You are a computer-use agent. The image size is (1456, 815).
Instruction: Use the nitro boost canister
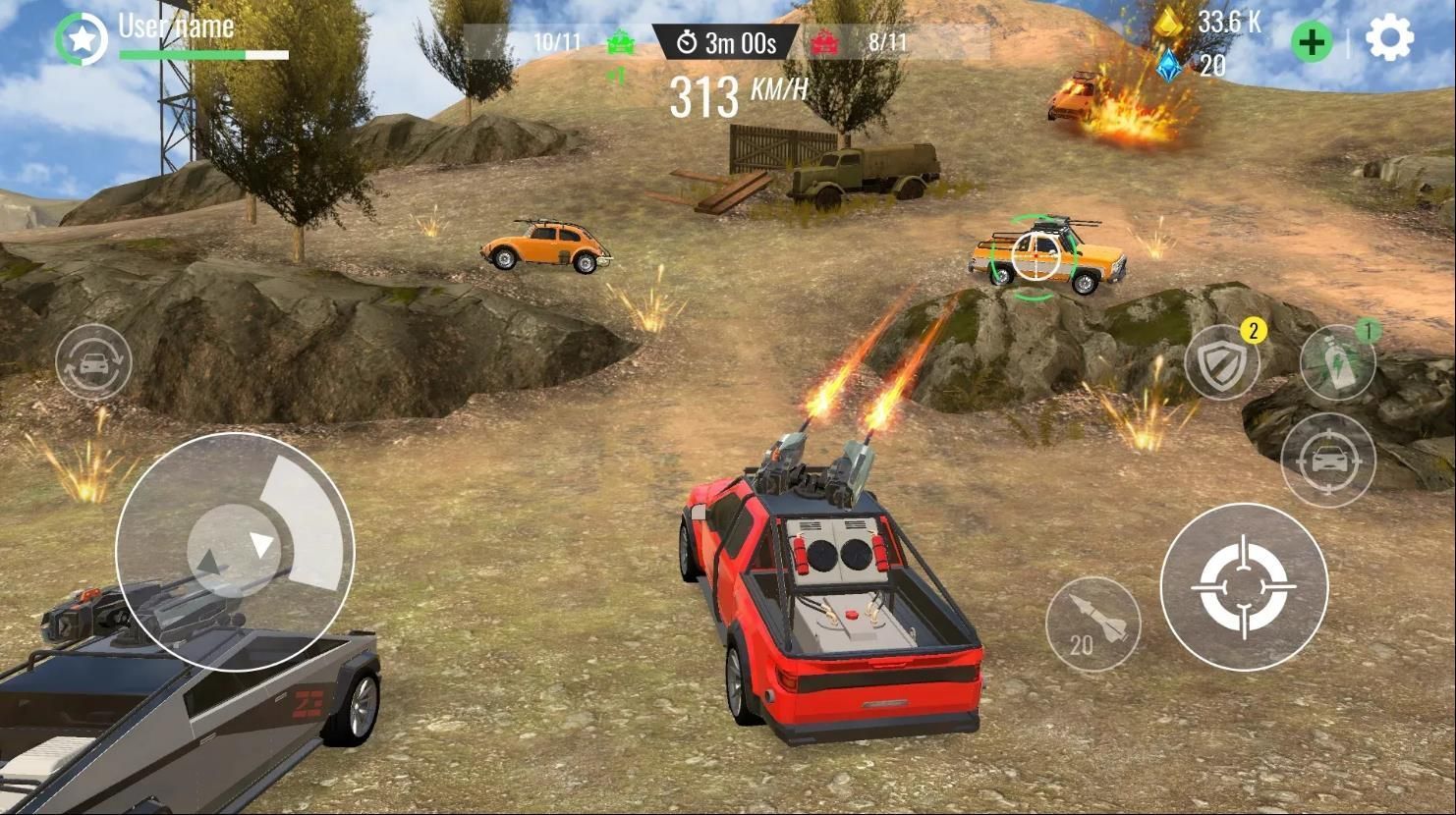[x=1338, y=362]
